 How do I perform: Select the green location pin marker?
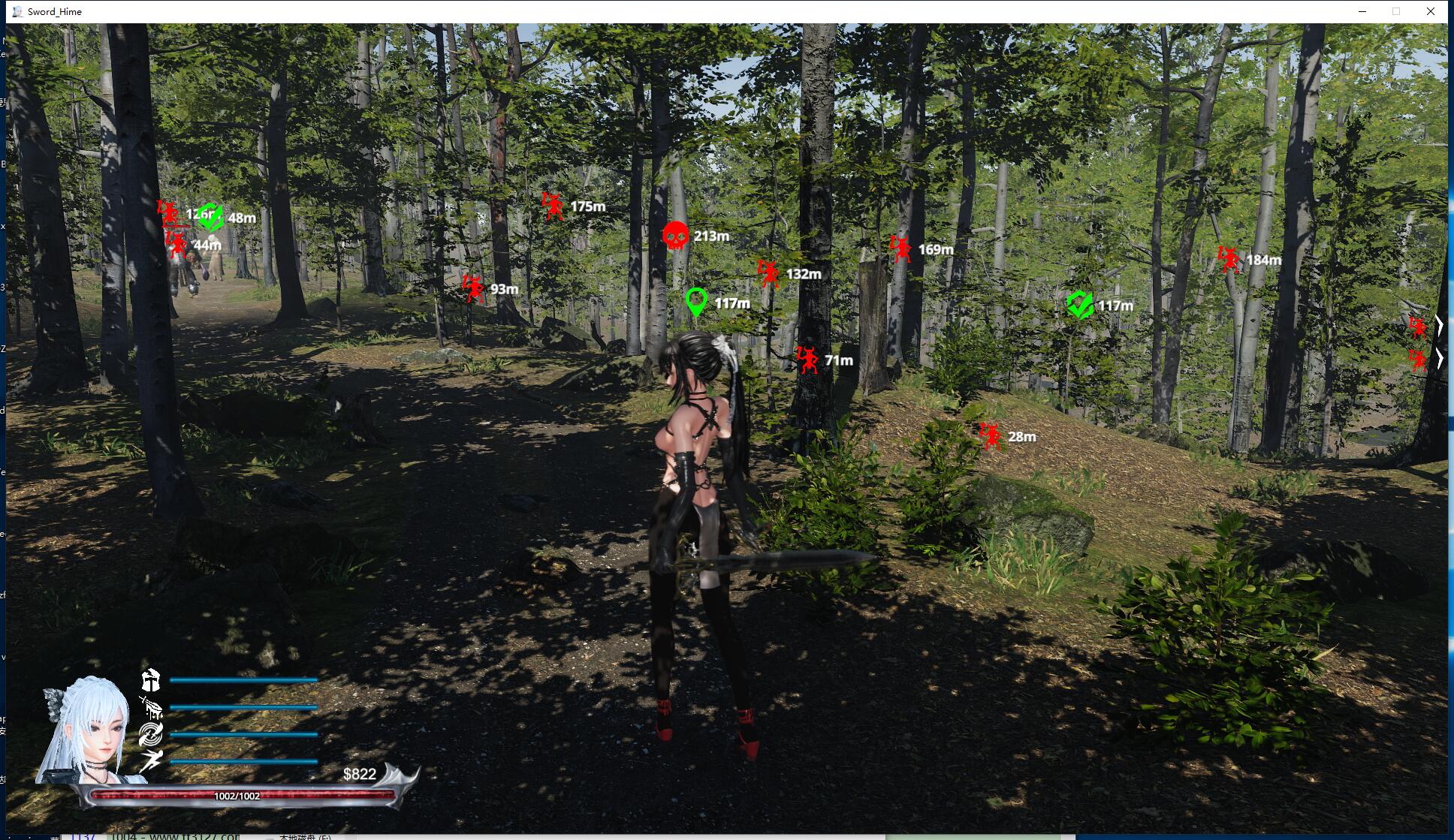[x=696, y=303]
